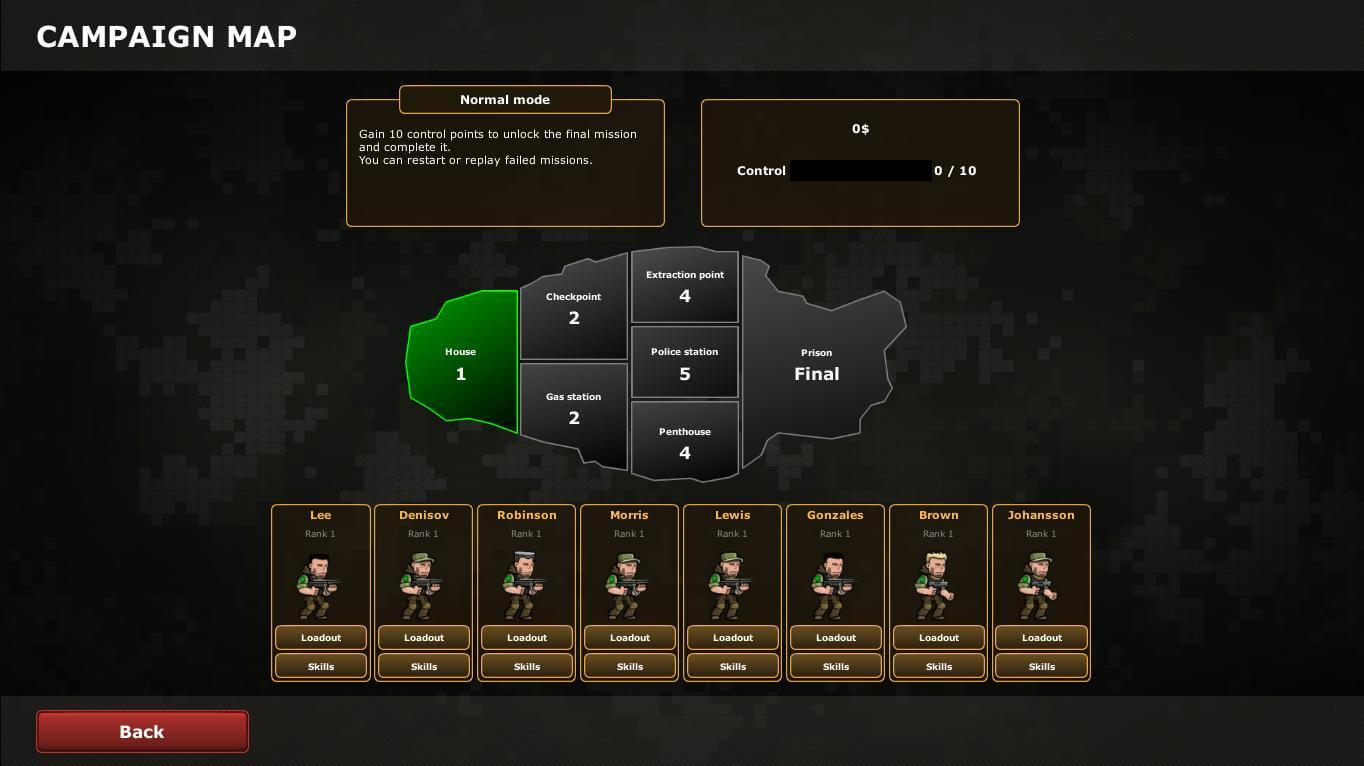View Lewis's Skills
The height and width of the screenshot is (766, 1364).
(733, 667)
